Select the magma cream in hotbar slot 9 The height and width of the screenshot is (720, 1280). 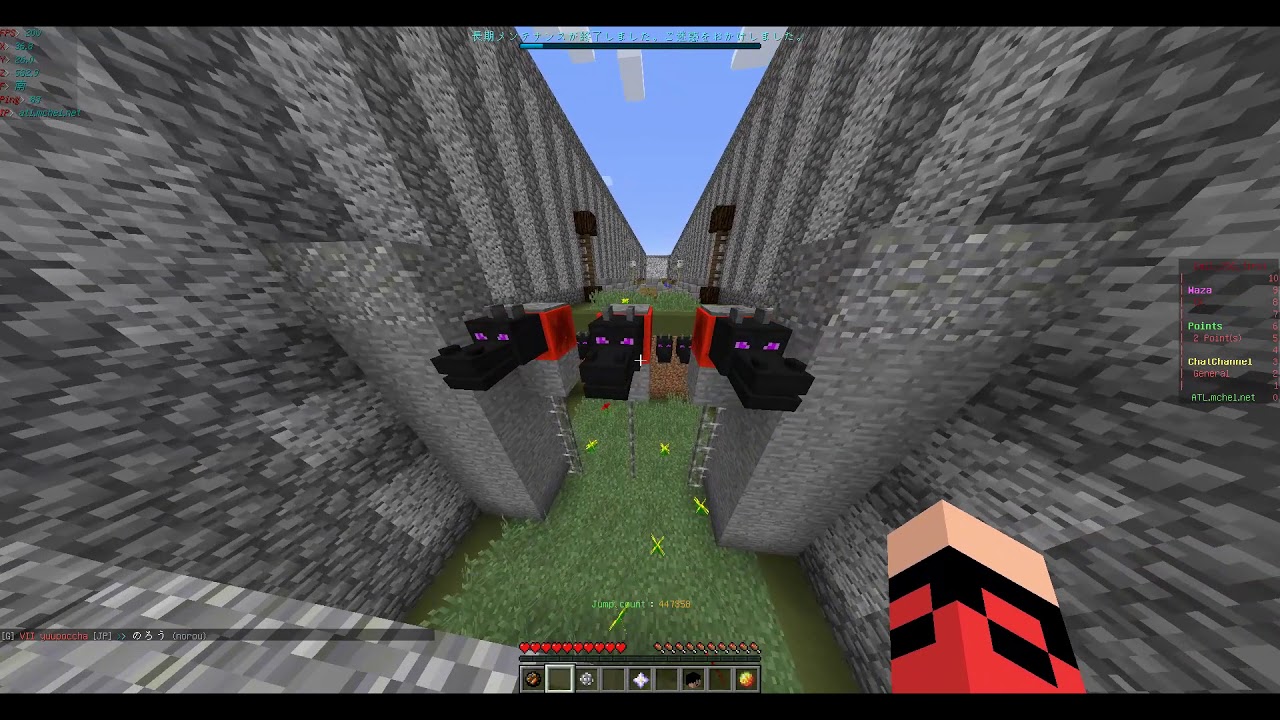tap(748, 679)
